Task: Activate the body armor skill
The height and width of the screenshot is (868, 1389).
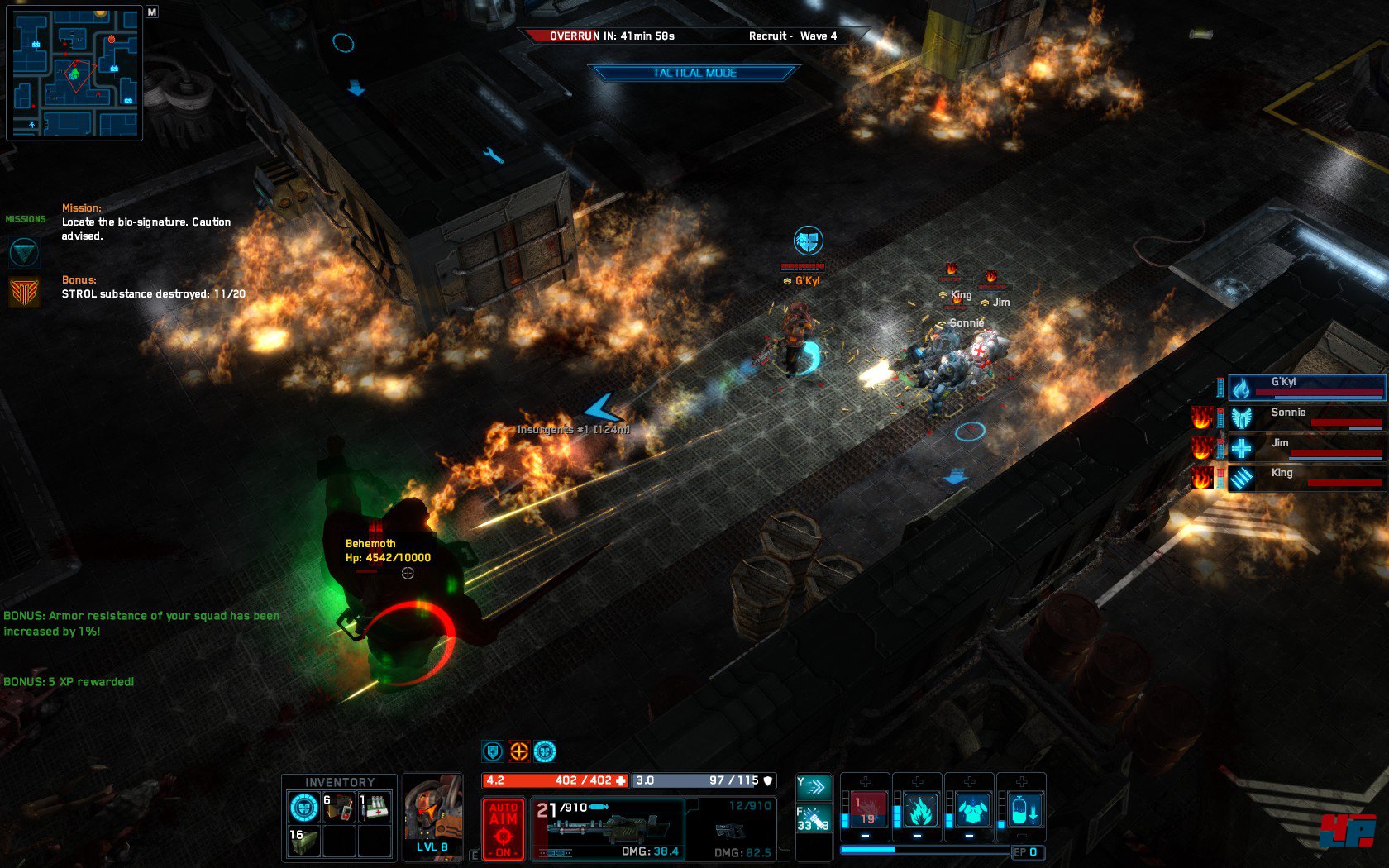Action: (x=972, y=810)
